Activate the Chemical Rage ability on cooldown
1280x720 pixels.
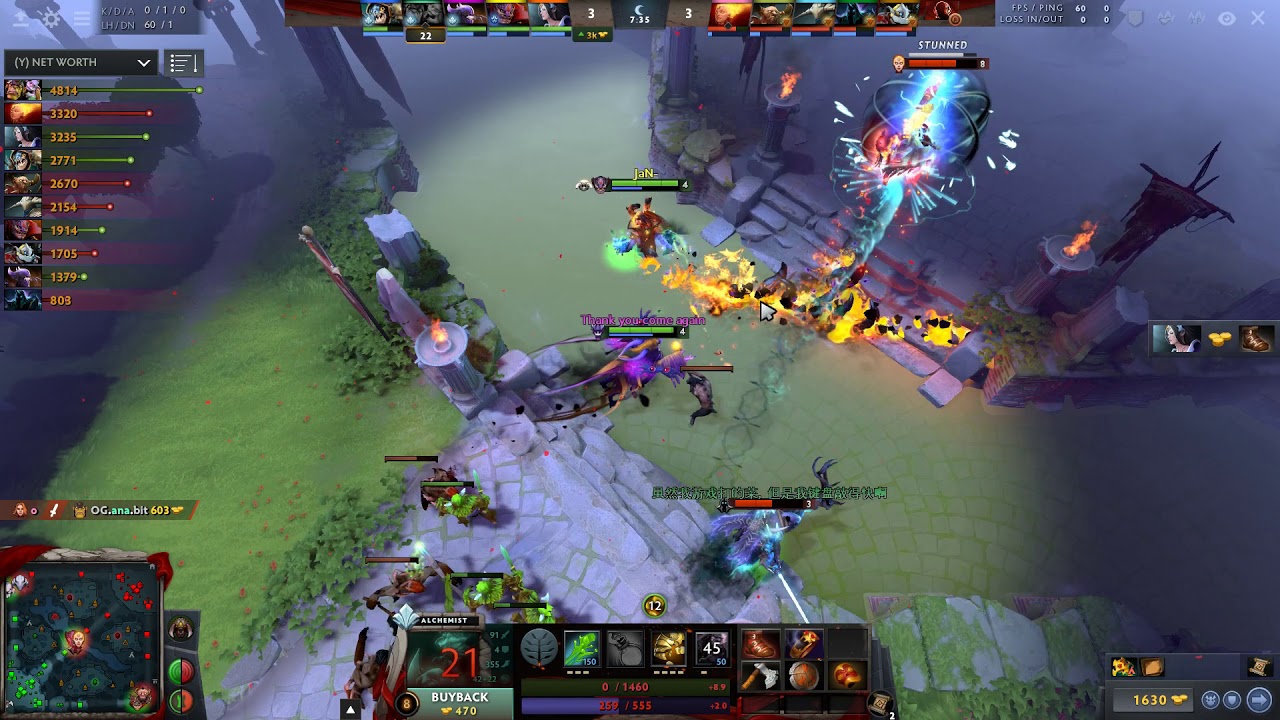click(712, 649)
